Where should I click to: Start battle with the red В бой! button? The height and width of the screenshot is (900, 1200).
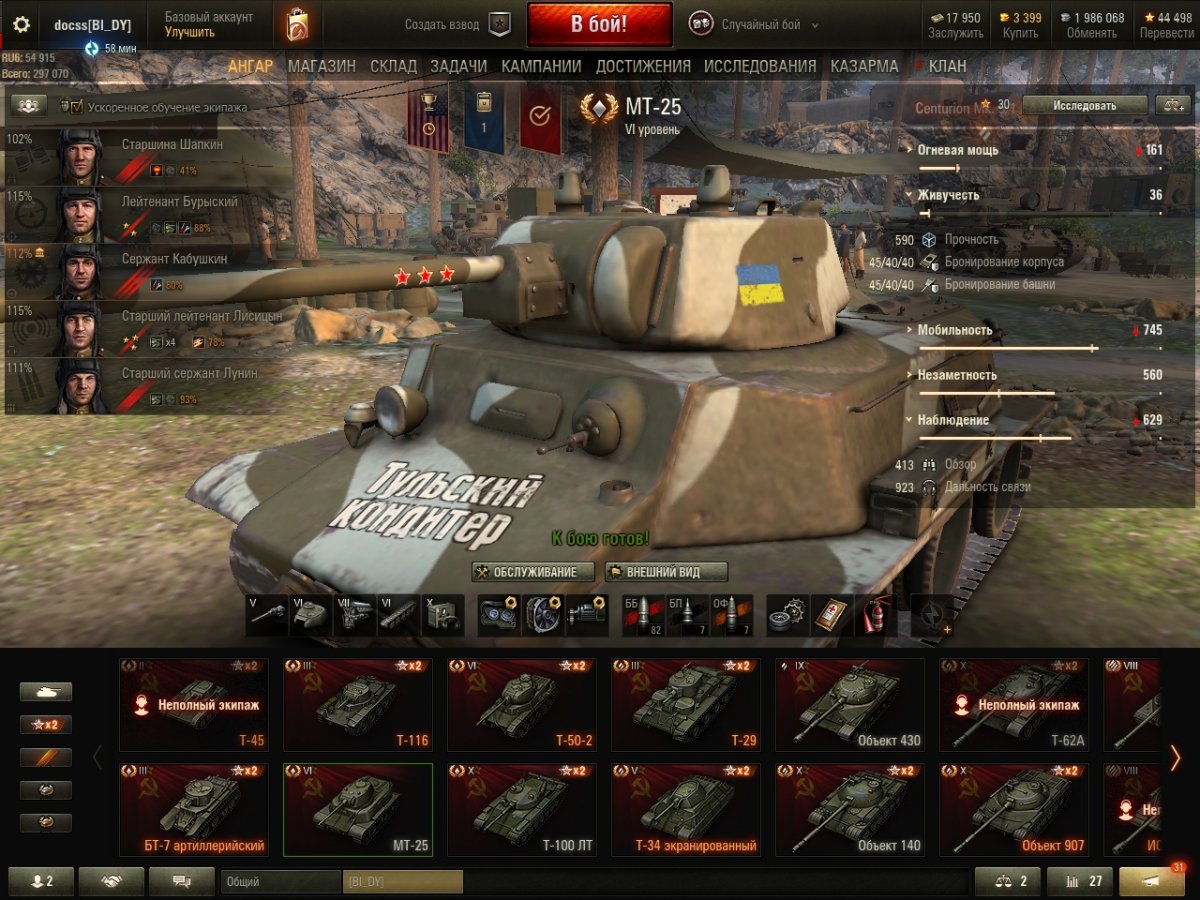[599, 24]
